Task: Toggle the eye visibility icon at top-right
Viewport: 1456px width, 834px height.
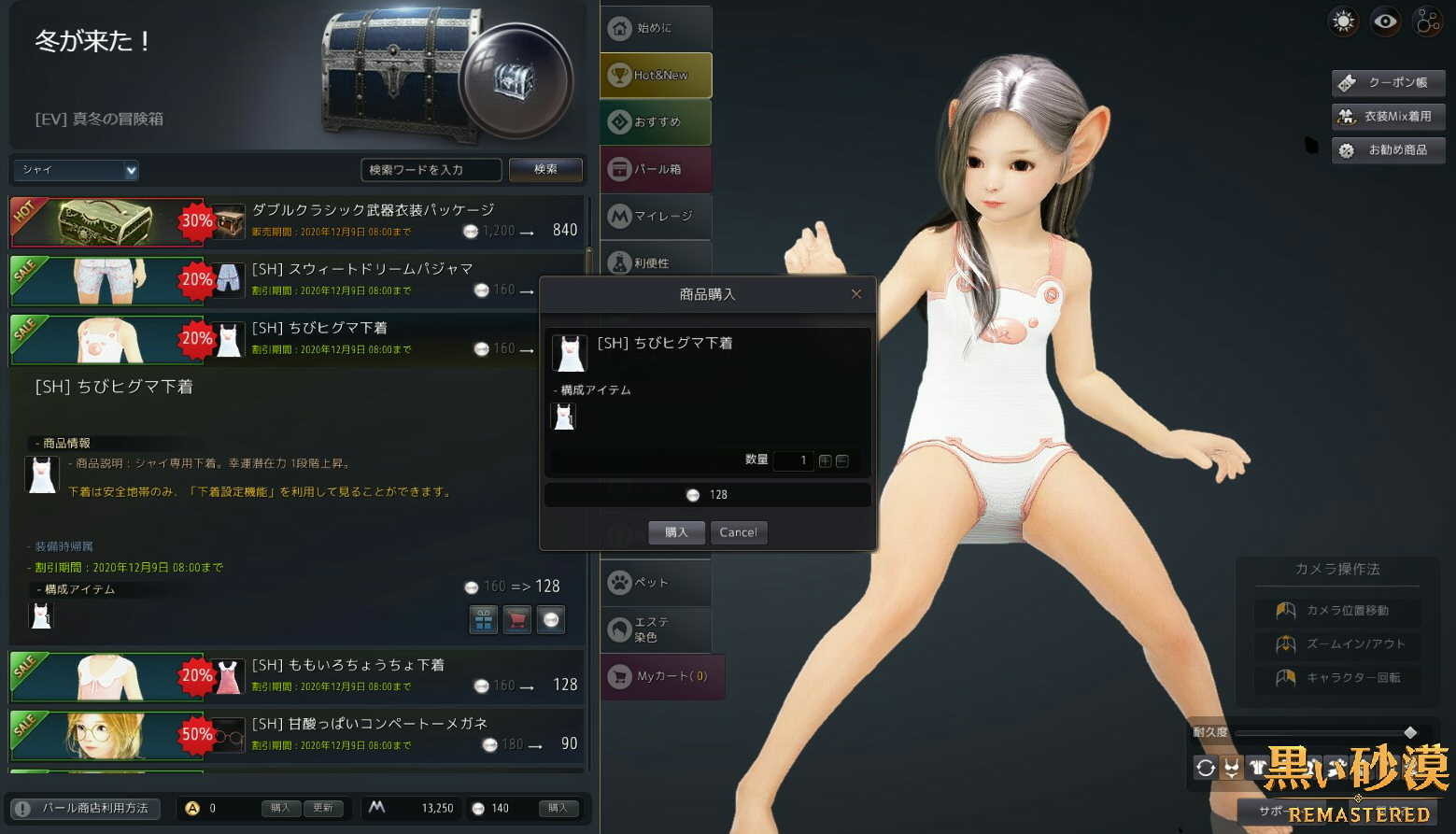Action: pos(1385,21)
